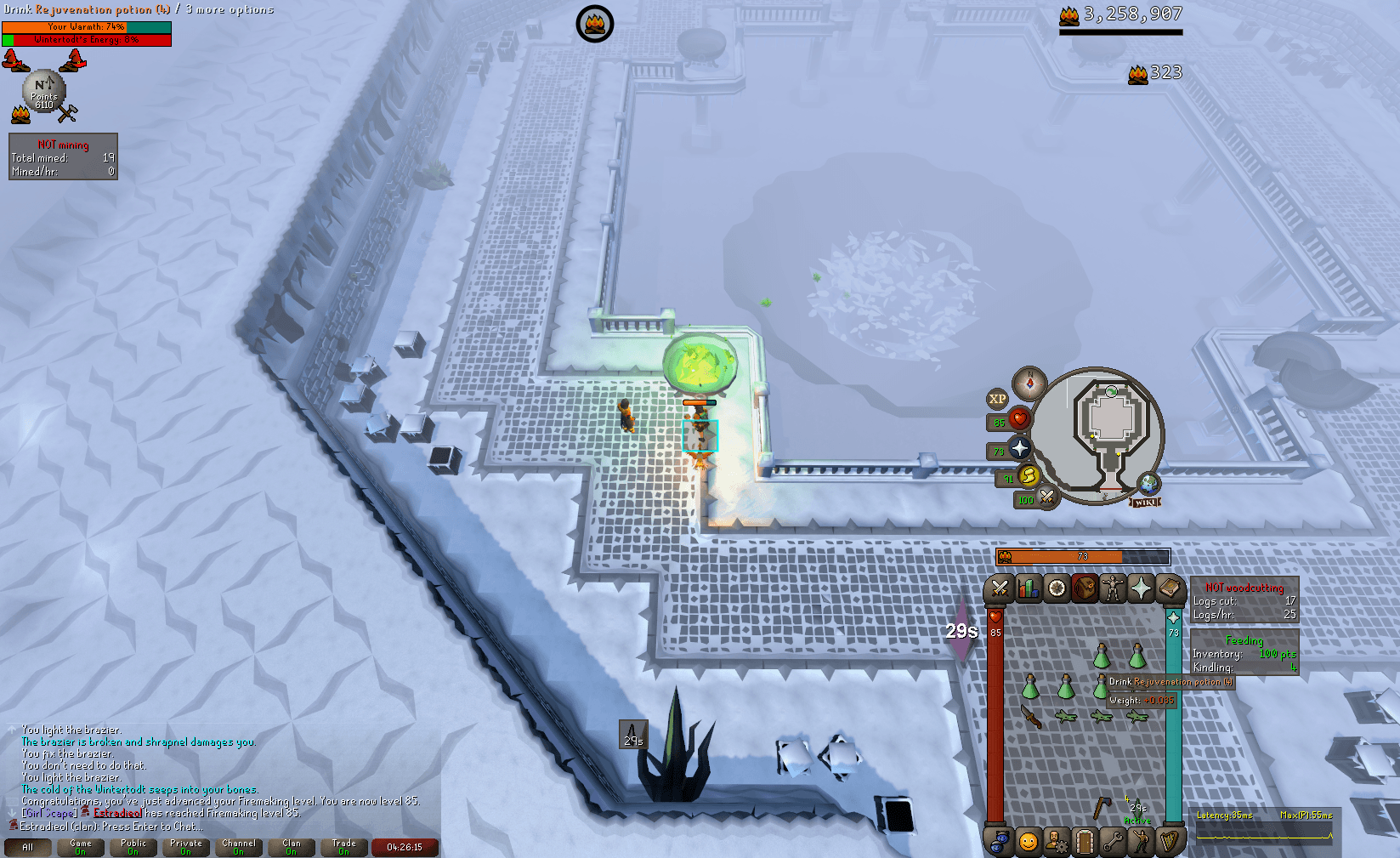The image size is (1400, 858).
Task: Click the XP orb beside the minimap
Action: (996, 400)
